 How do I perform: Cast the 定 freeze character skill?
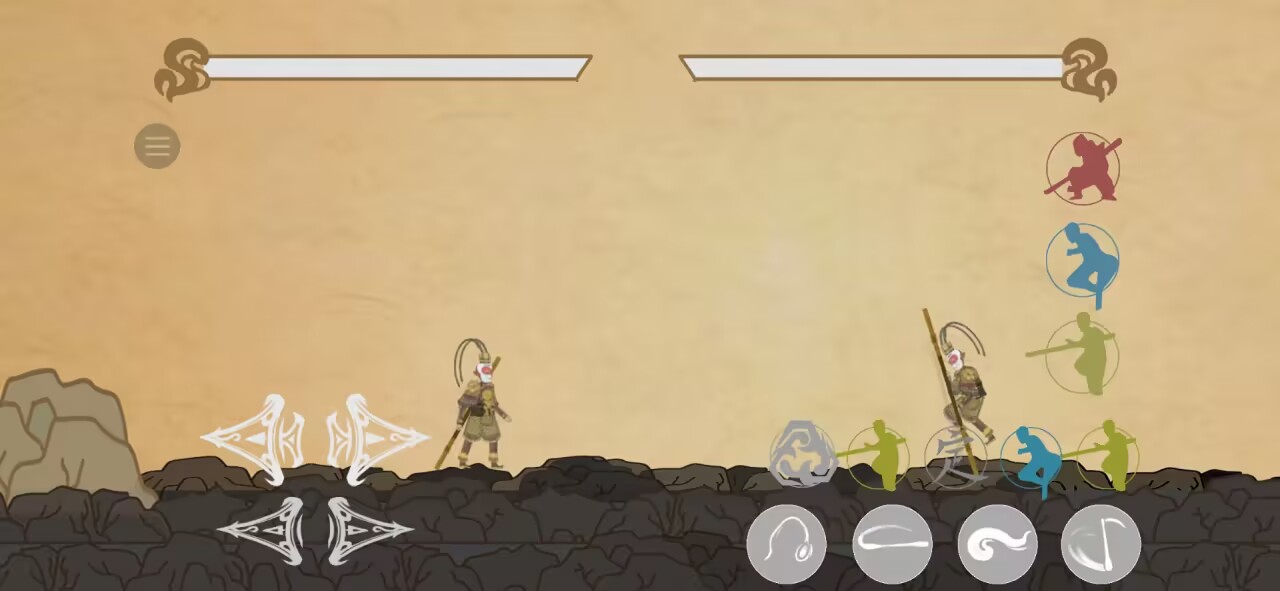(x=953, y=457)
